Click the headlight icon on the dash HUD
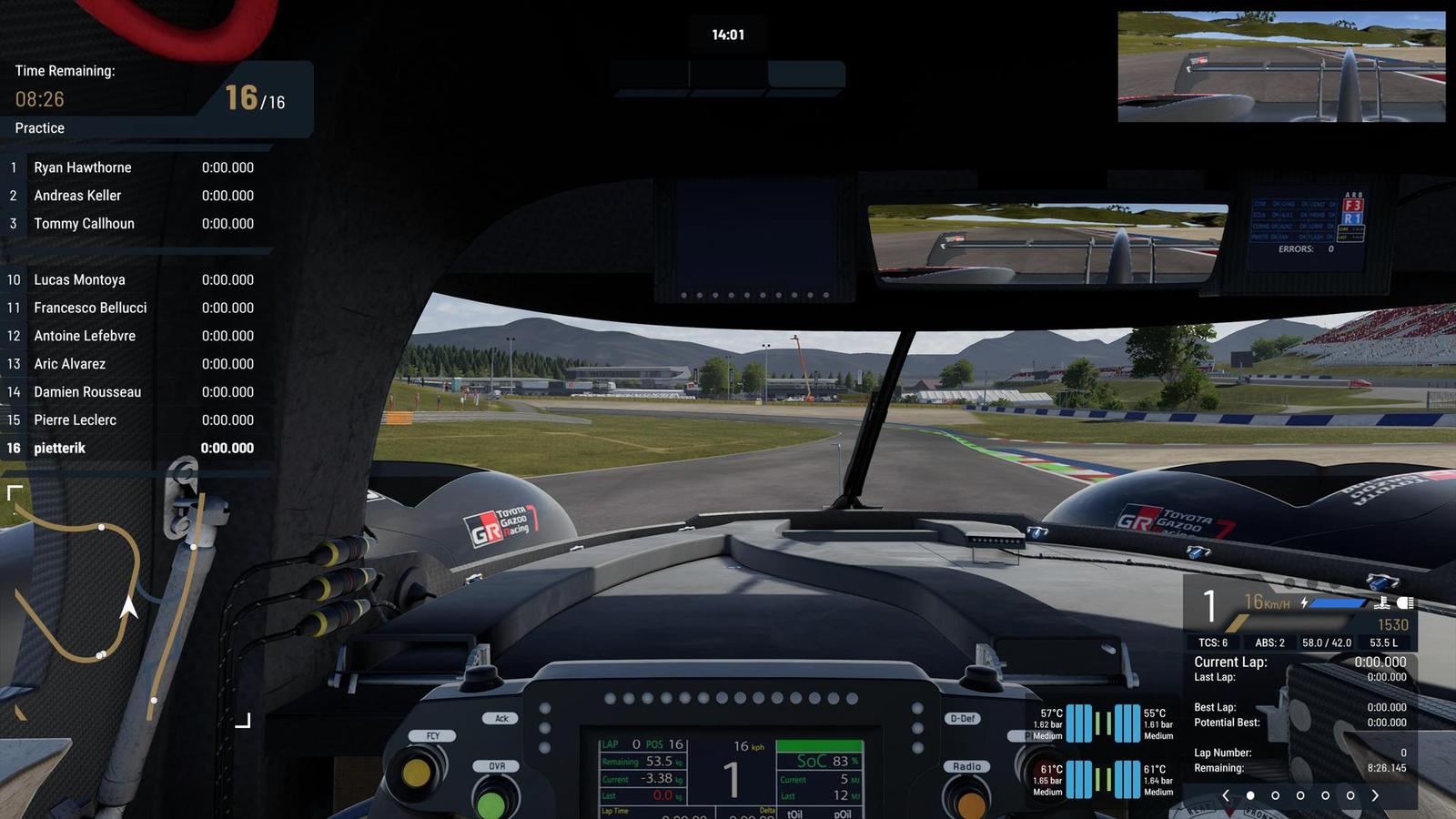The image size is (1456, 819). tap(1404, 602)
